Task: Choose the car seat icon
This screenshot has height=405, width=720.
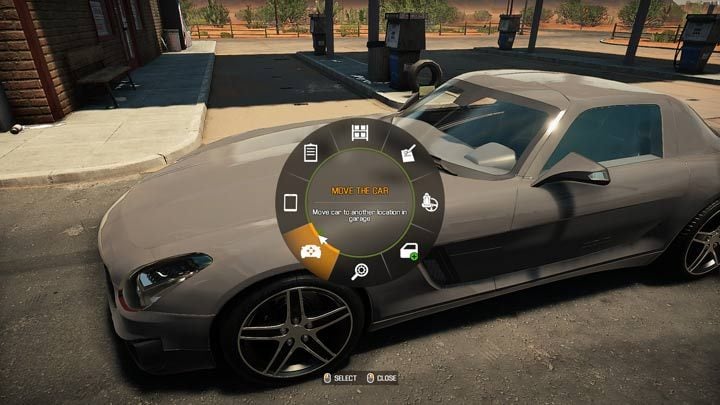Action: point(430,202)
